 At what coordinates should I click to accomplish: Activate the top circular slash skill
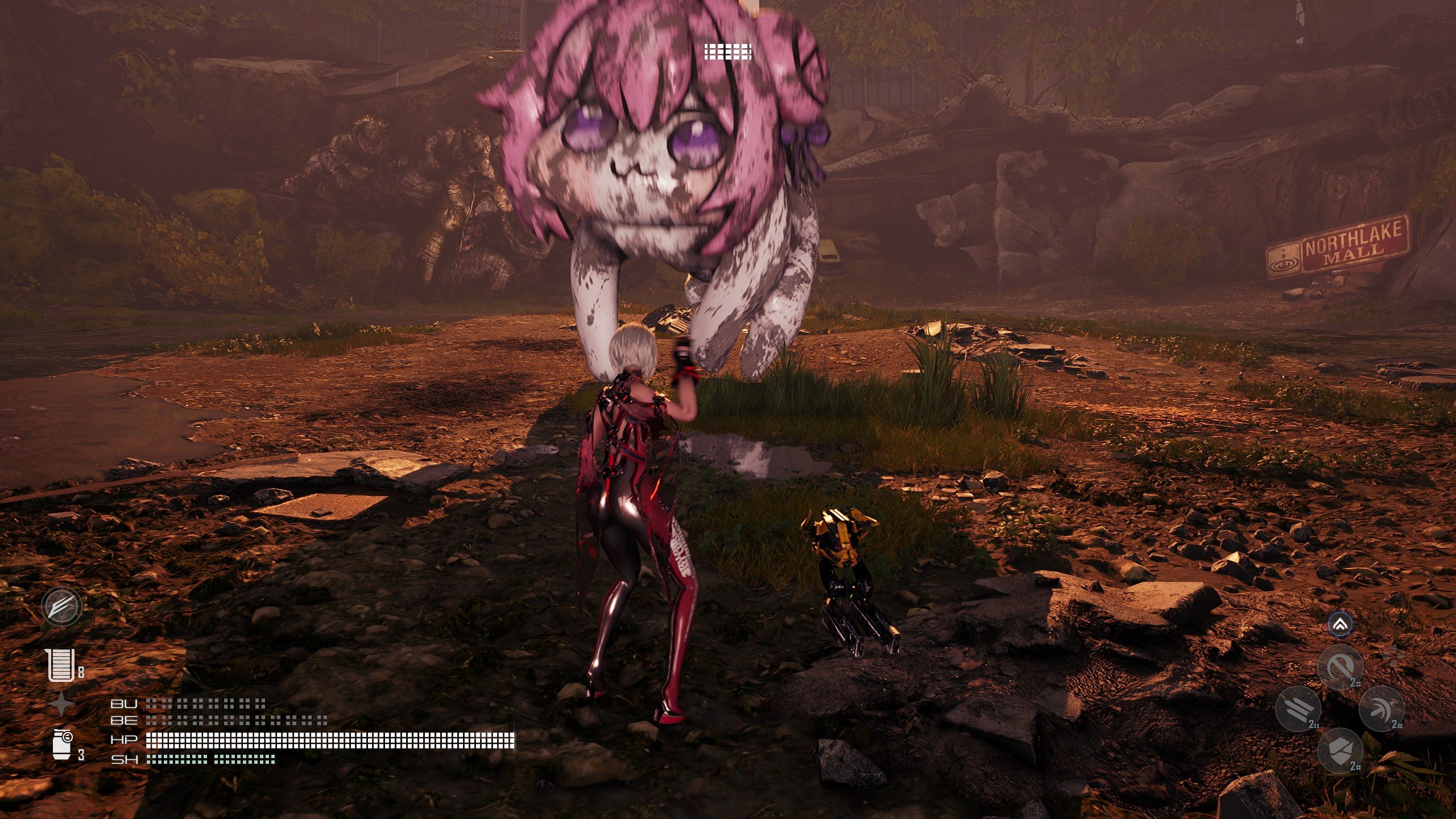[1341, 667]
